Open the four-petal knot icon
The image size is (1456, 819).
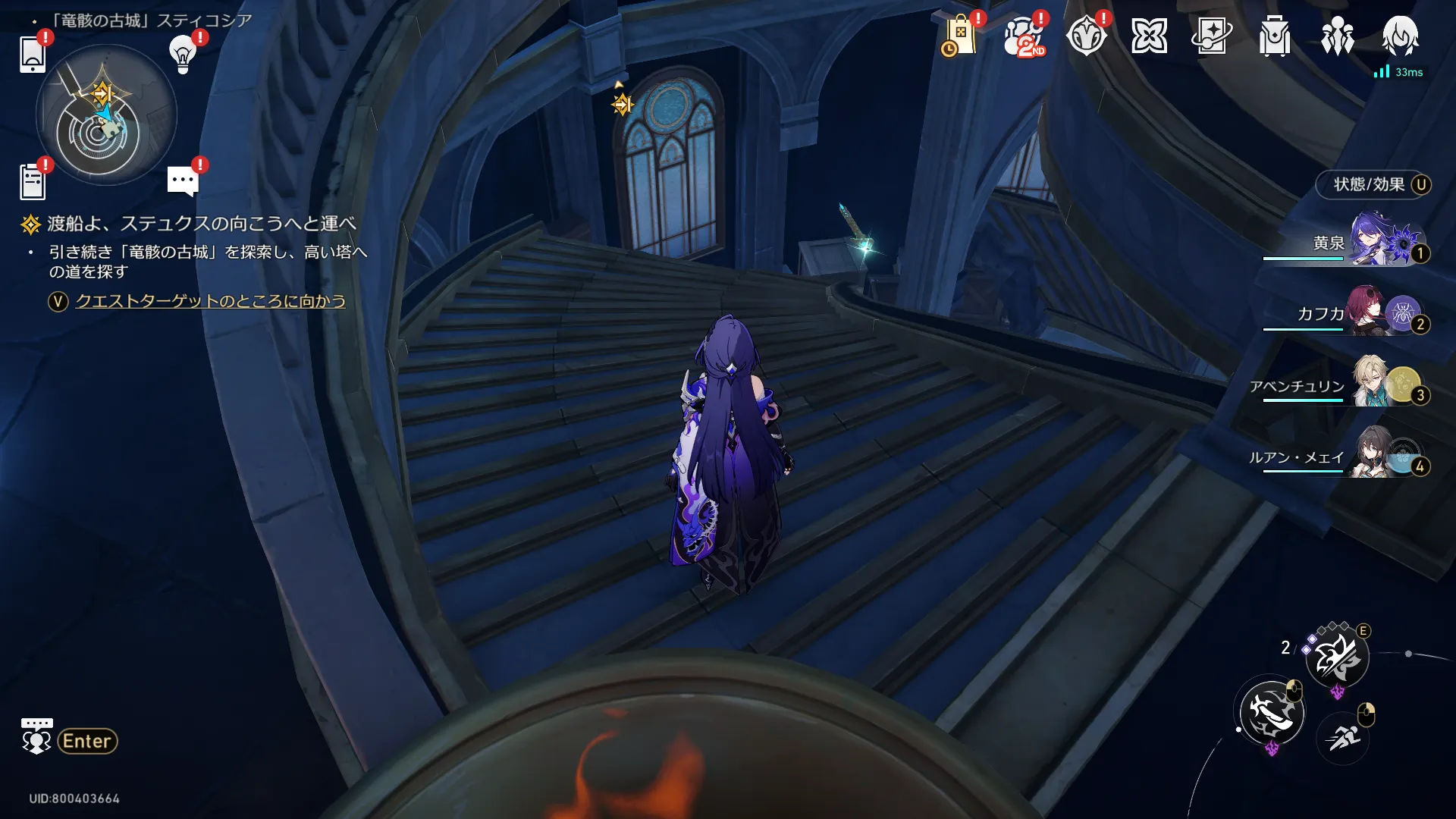[x=1149, y=36]
